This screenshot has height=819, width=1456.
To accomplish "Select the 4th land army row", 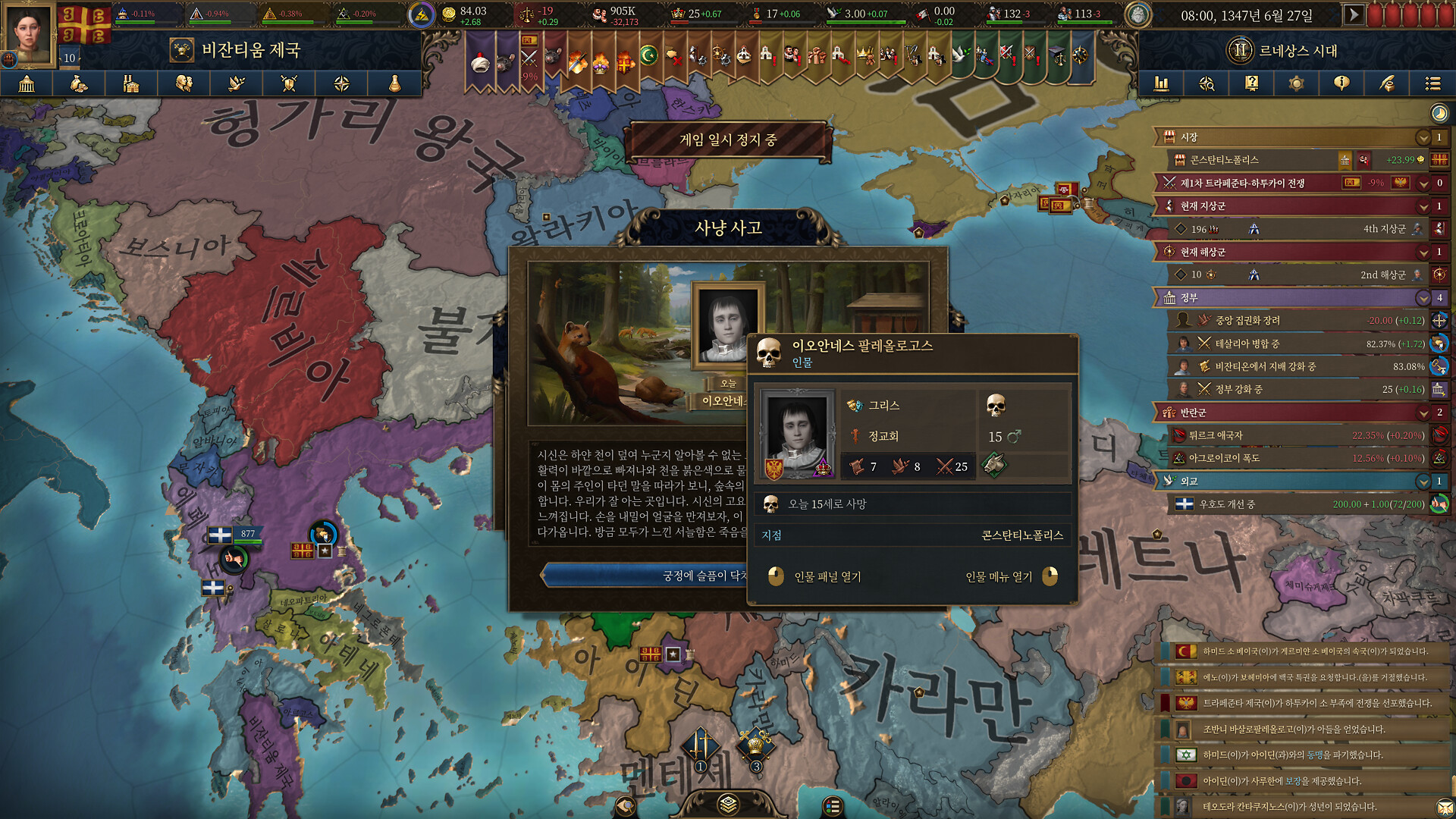I will [1289, 229].
